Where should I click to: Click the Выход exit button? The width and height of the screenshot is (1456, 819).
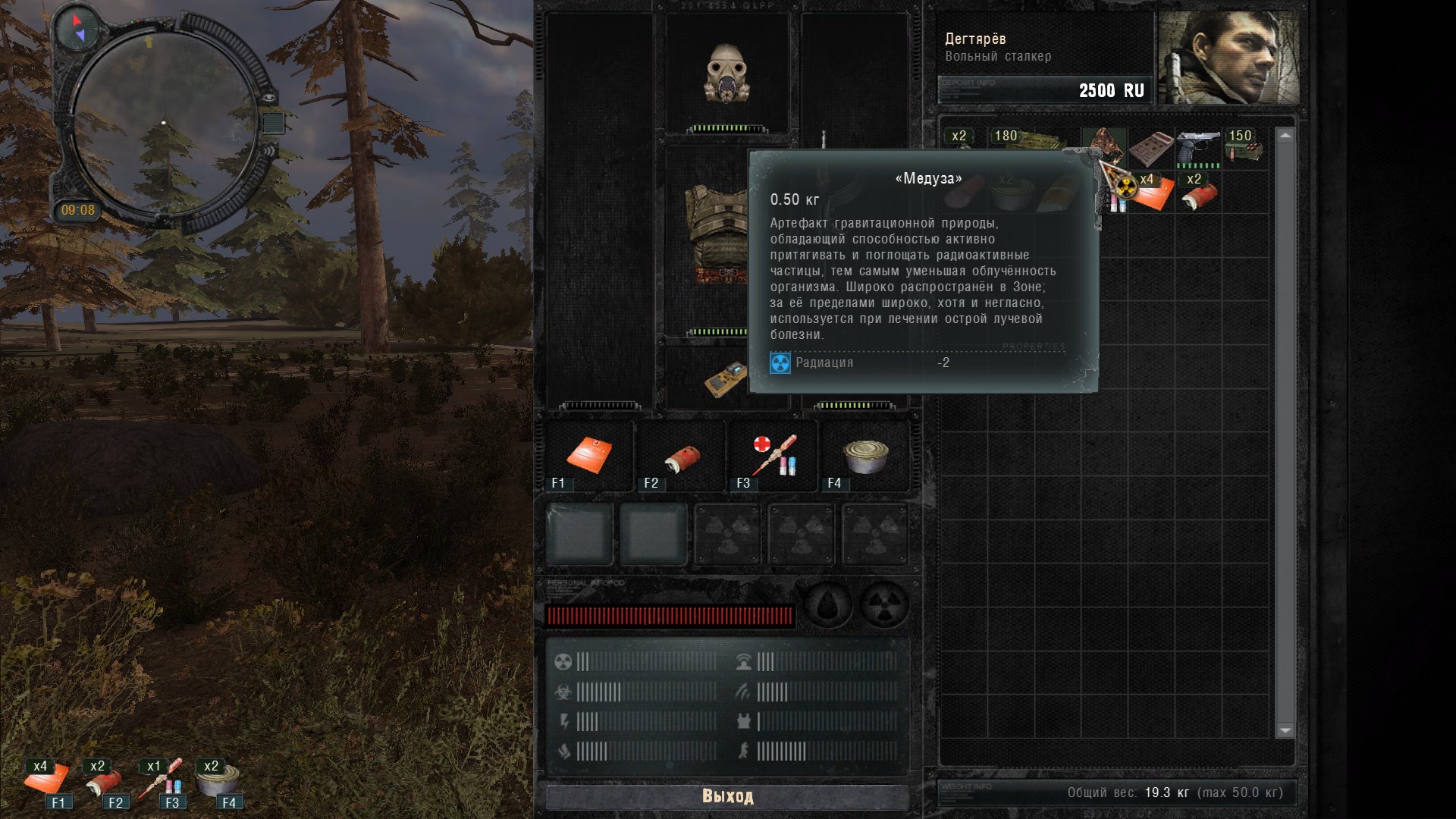click(727, 796)
